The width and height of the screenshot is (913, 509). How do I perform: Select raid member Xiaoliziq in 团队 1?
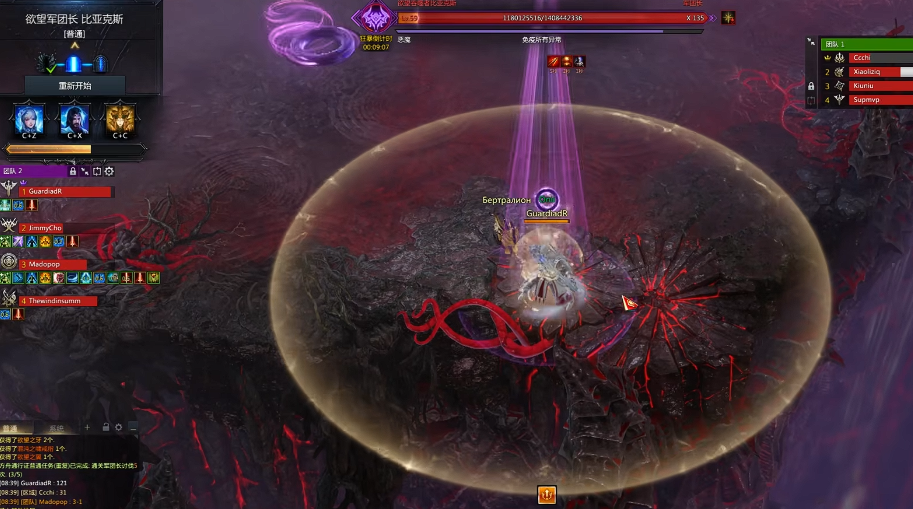pos(878,72)
